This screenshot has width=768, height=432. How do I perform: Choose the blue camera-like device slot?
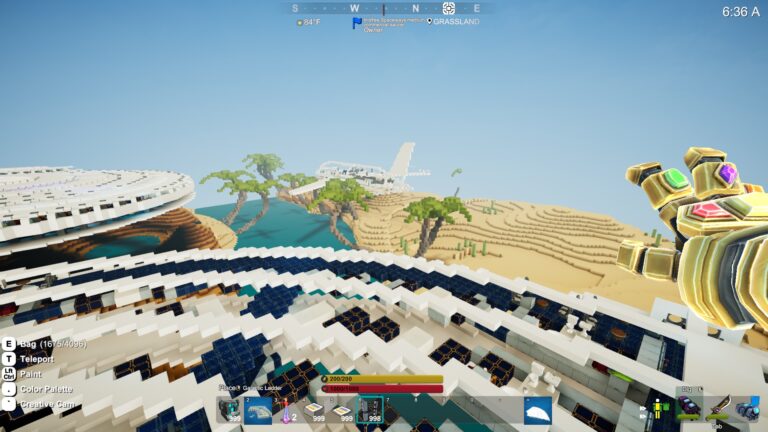point(747,408)
